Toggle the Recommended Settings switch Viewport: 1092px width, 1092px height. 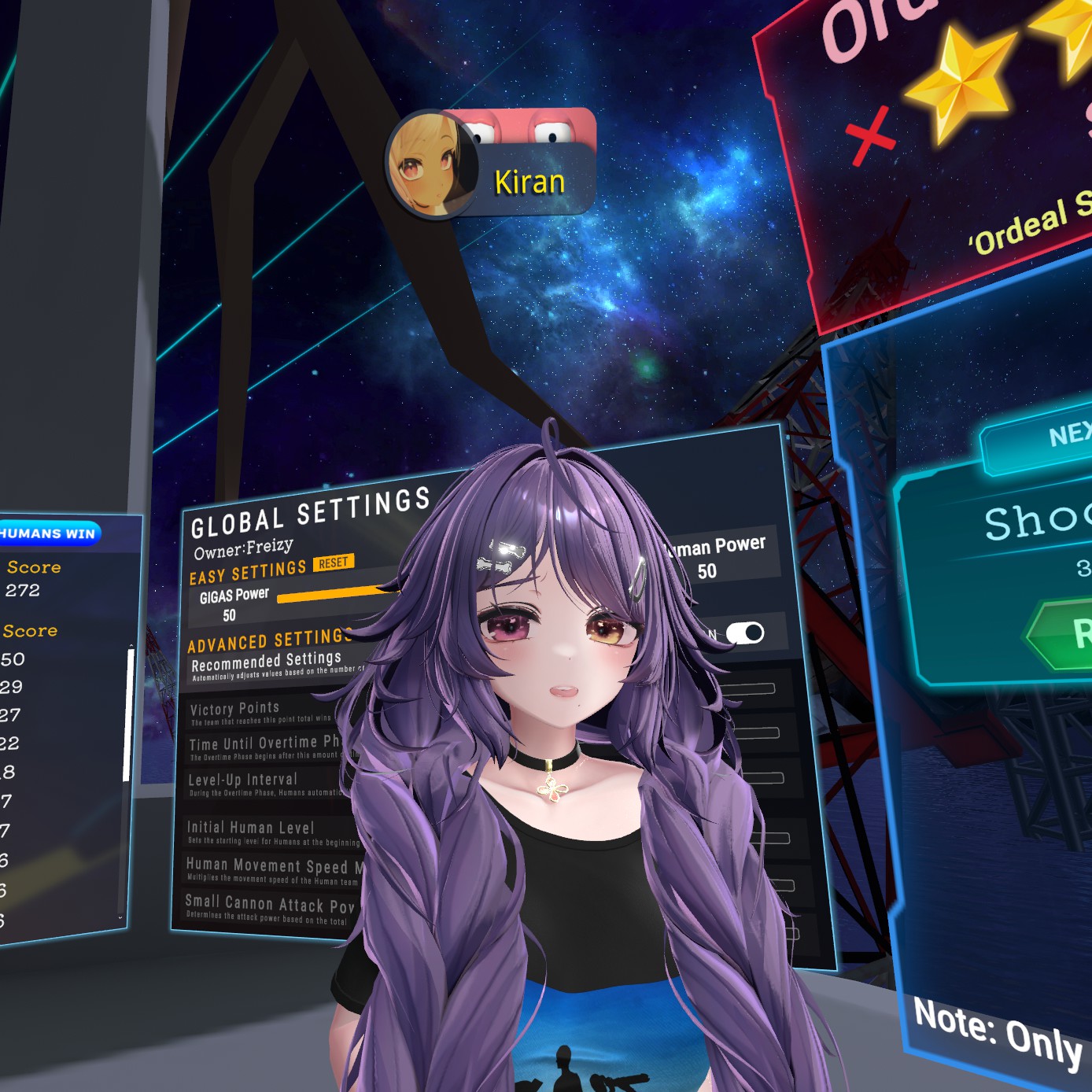(744, 633)
